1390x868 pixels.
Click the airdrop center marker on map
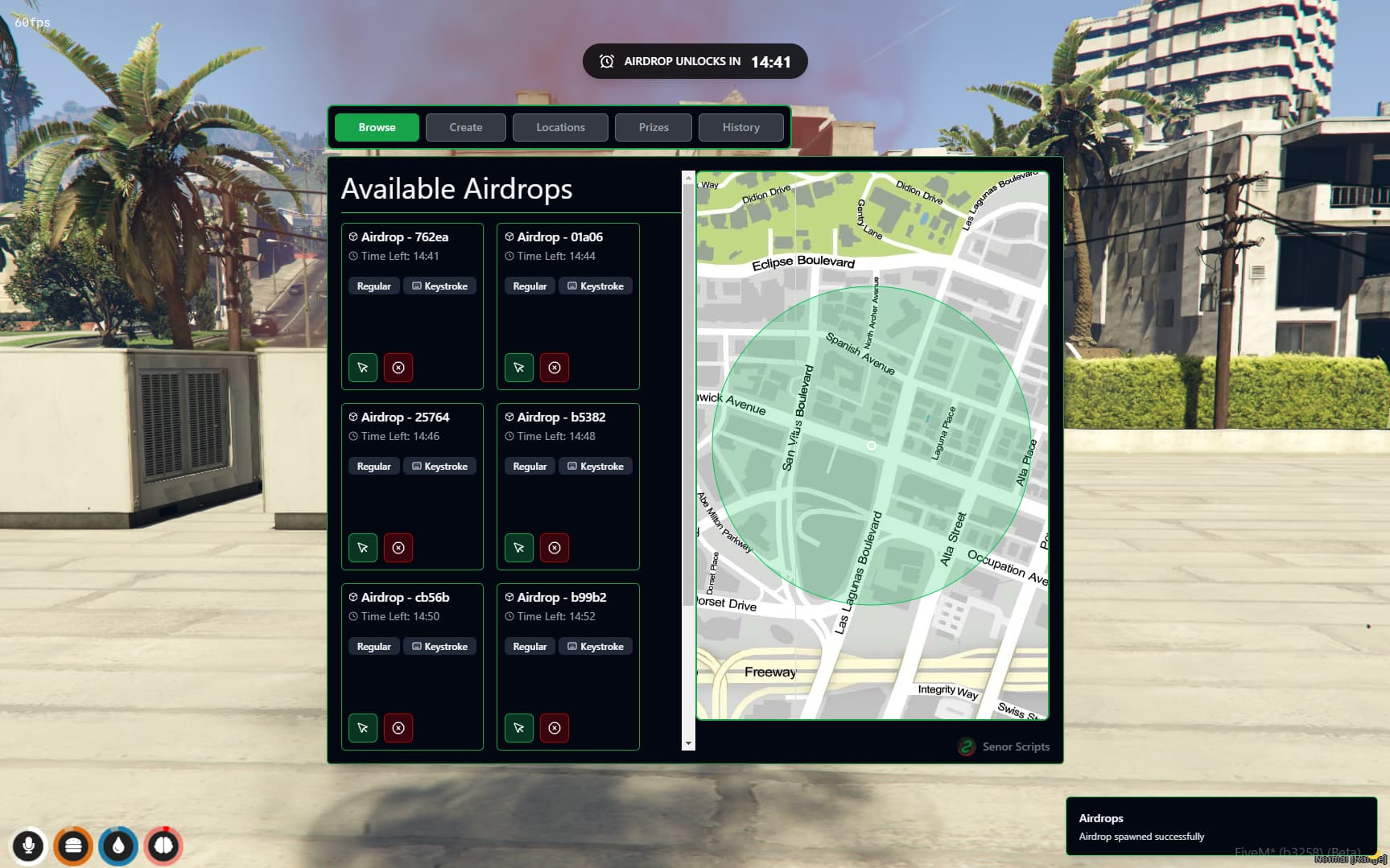(871, 445)
